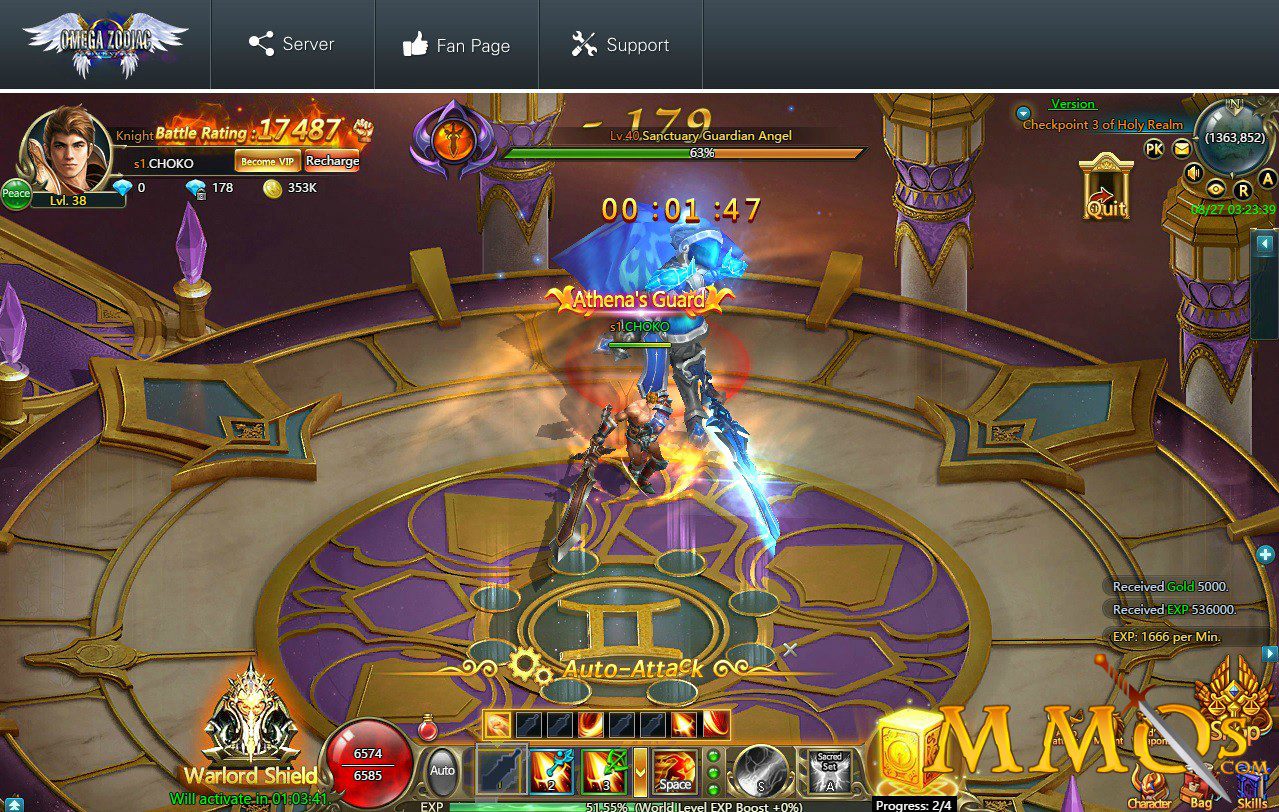
Task: Visit the Fan Page link
Action: point(456,45)
